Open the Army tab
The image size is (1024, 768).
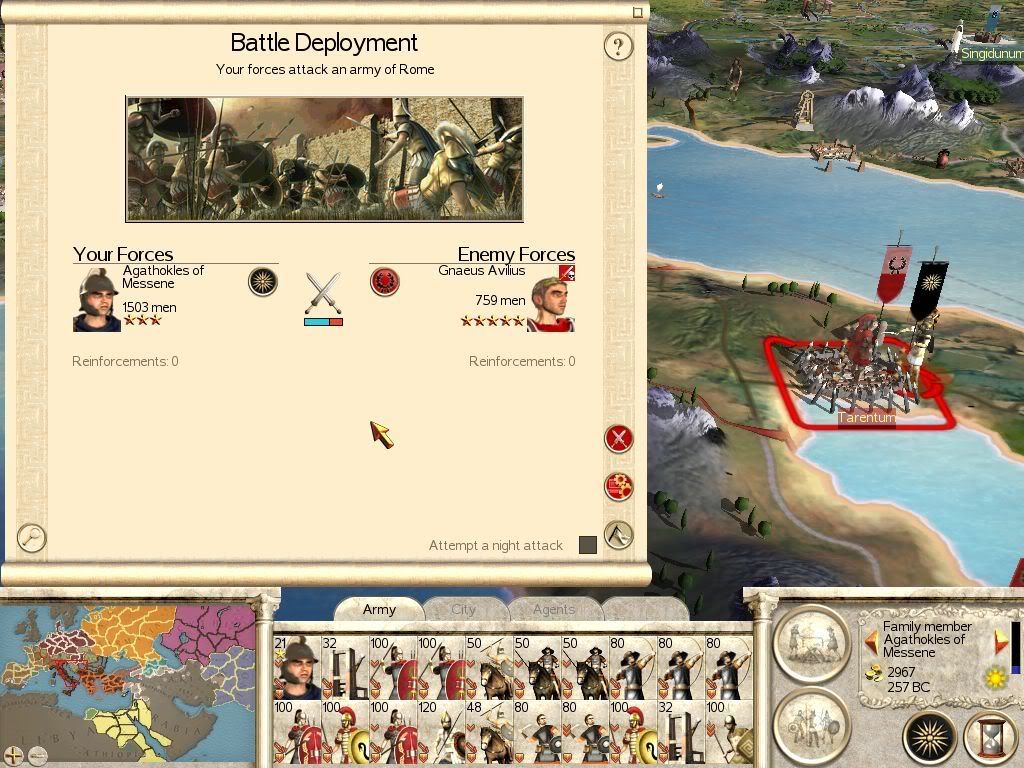pos(379,609)
